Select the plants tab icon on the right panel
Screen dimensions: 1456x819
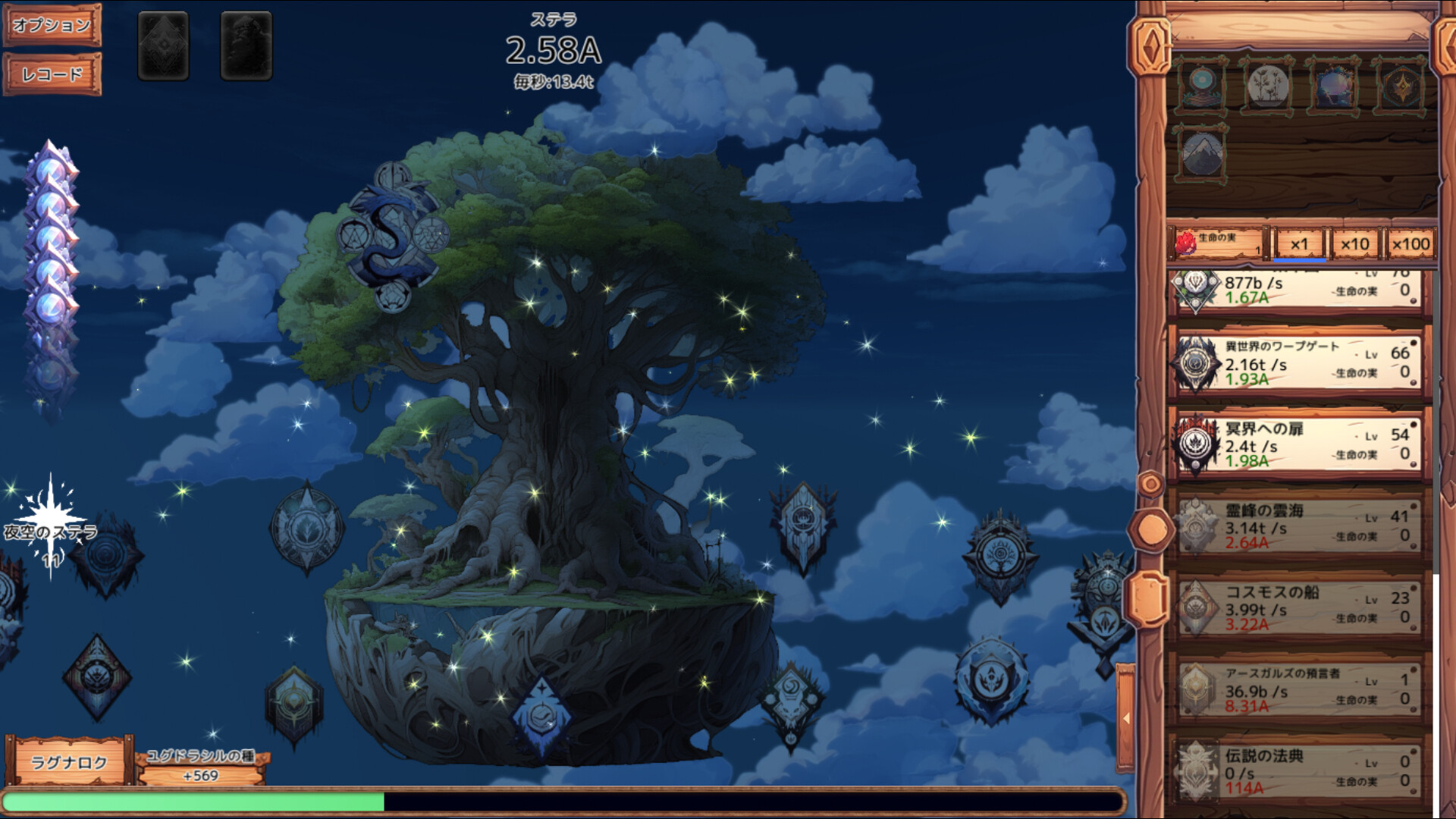click(1266, 86)
